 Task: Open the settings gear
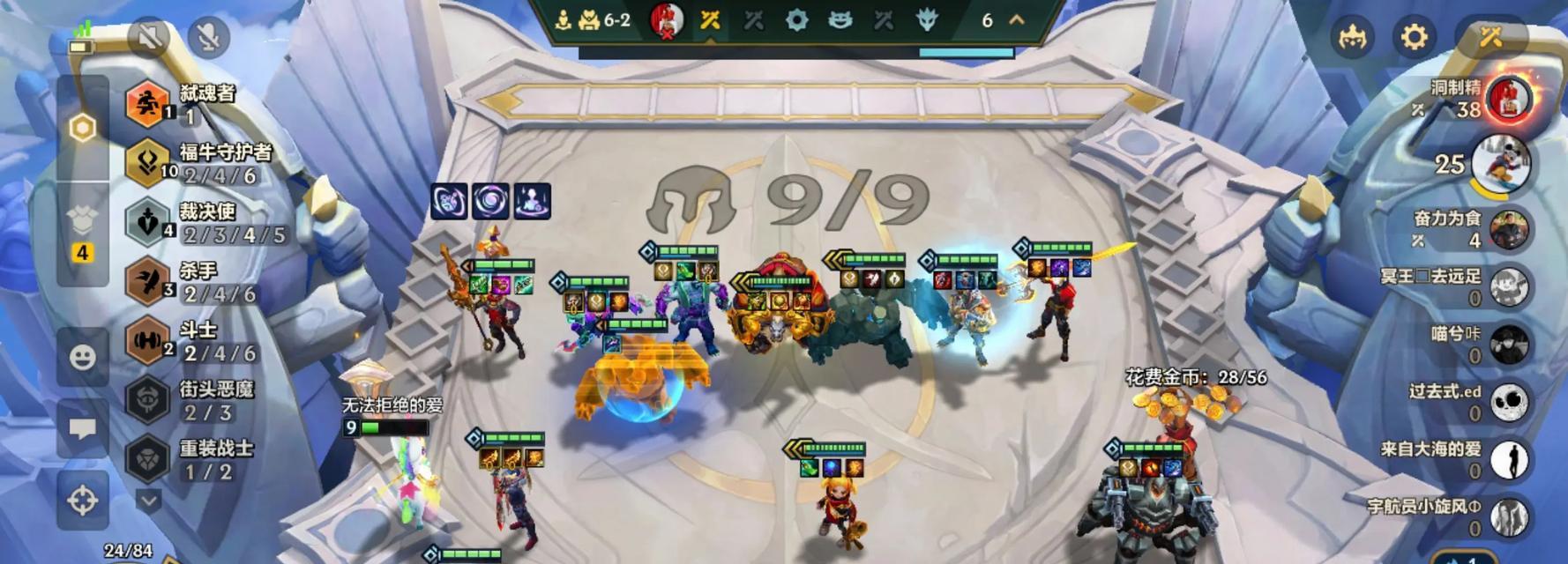point(1413,36)
